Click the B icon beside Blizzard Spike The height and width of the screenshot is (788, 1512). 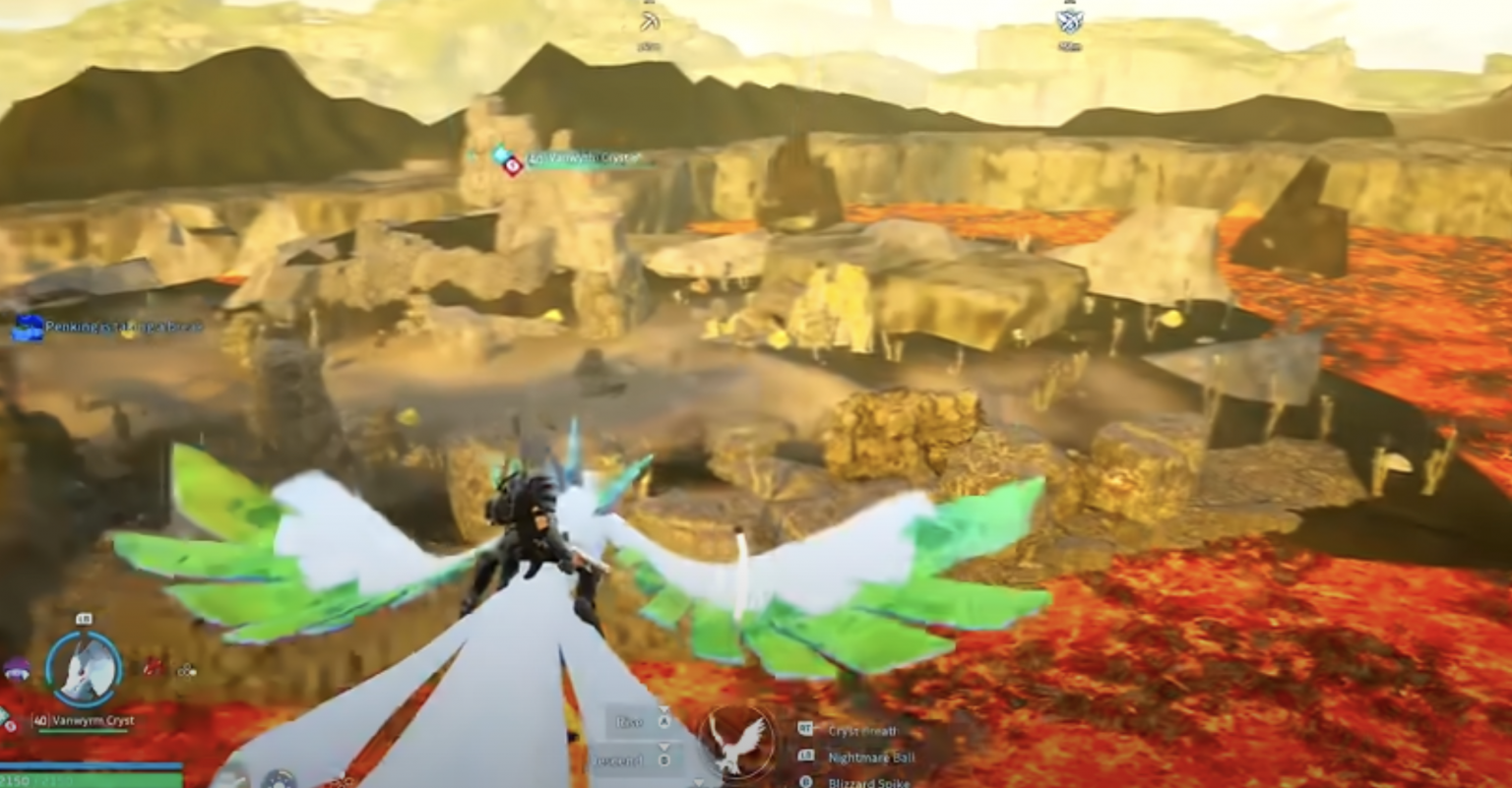tap(807, 782)
